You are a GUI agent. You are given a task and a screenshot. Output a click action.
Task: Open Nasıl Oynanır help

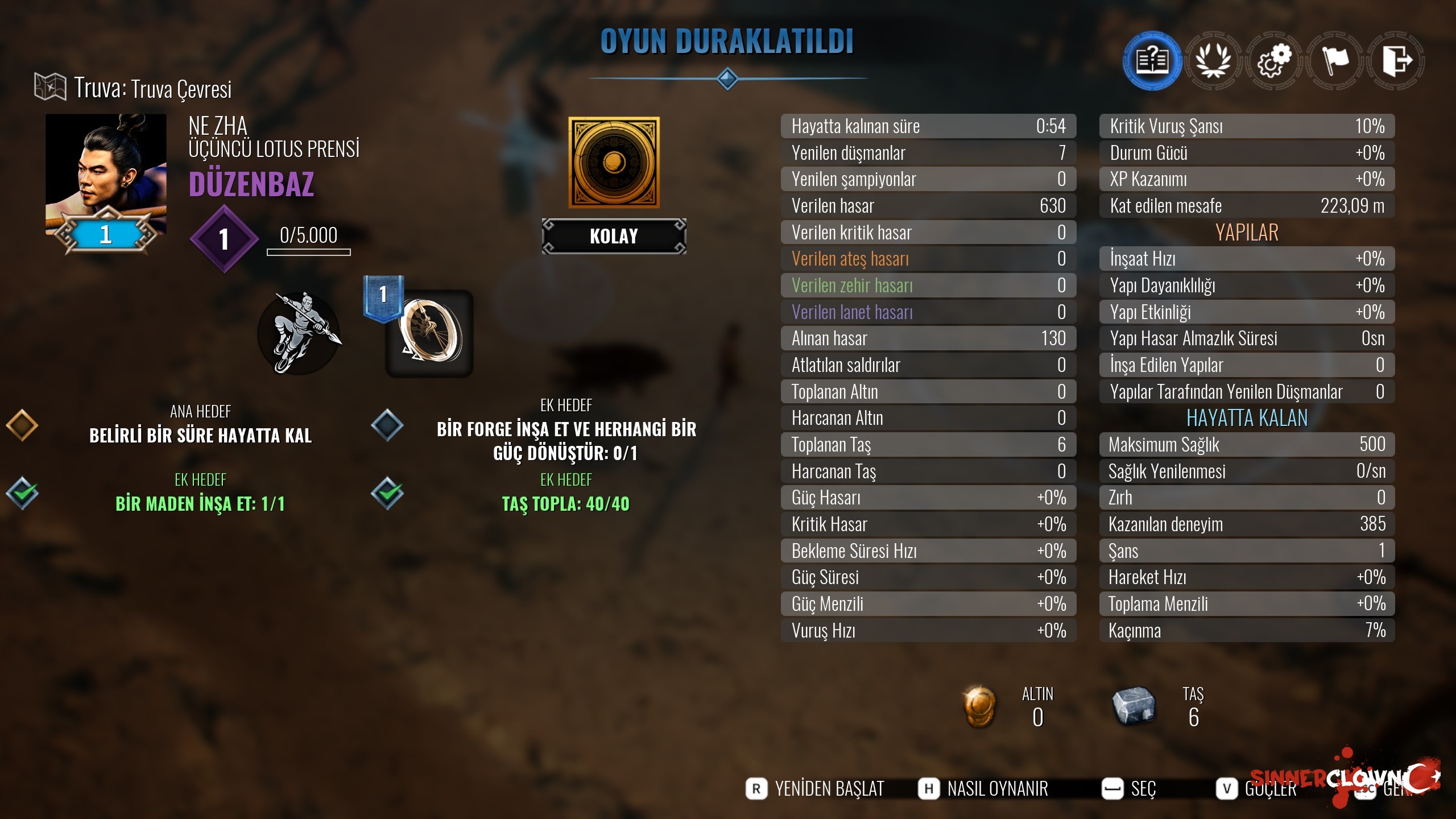[984, 789]
